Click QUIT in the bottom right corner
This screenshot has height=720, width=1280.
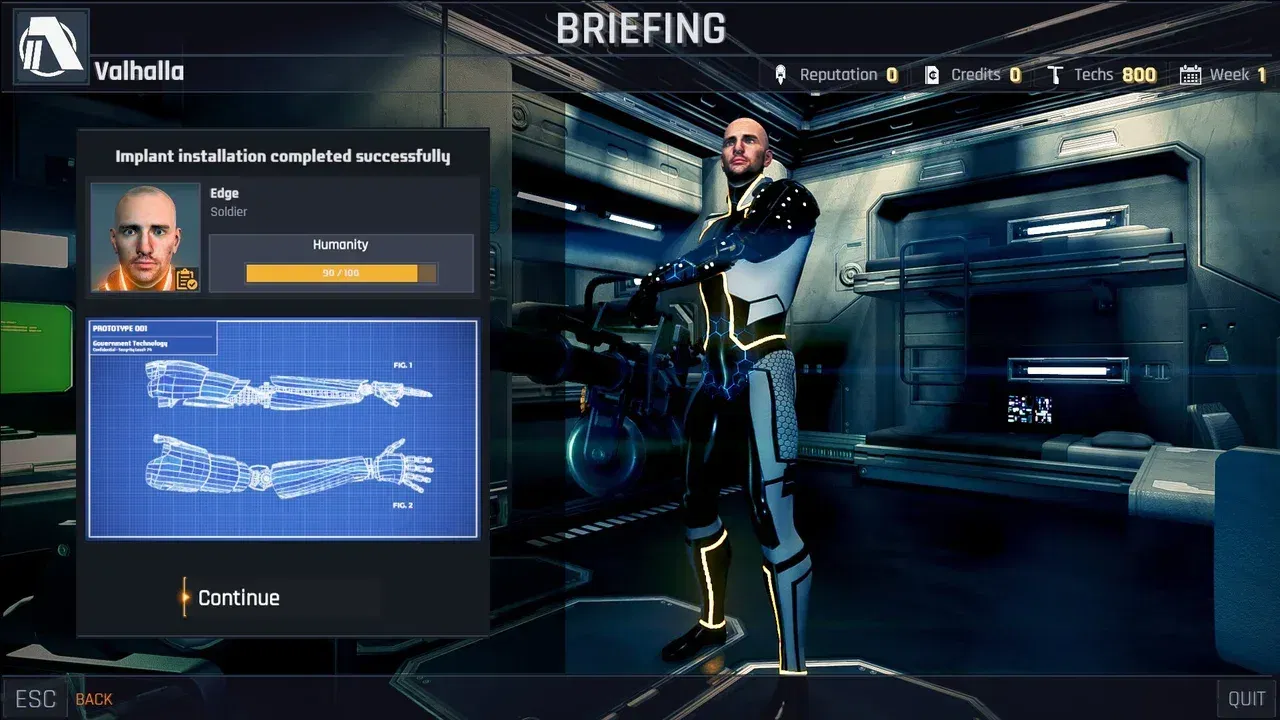pos(1247,697)
